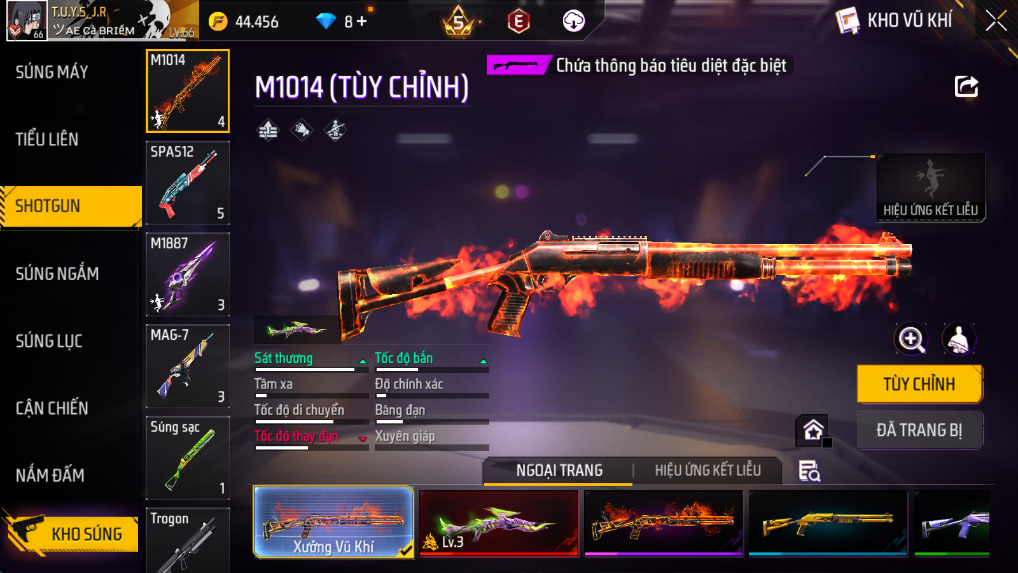1018x573 pixels.
Task: Select the SÚNG MÁY weapon category
Action: 52,72
